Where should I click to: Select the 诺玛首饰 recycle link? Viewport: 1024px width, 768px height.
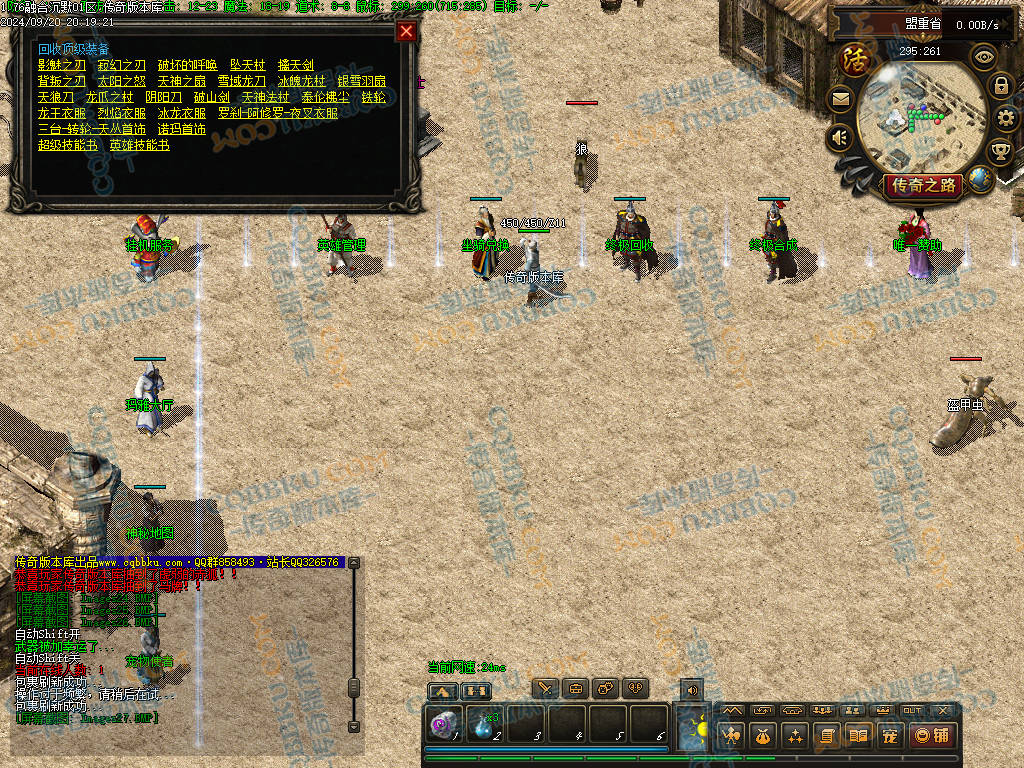(x=182, y=129)
